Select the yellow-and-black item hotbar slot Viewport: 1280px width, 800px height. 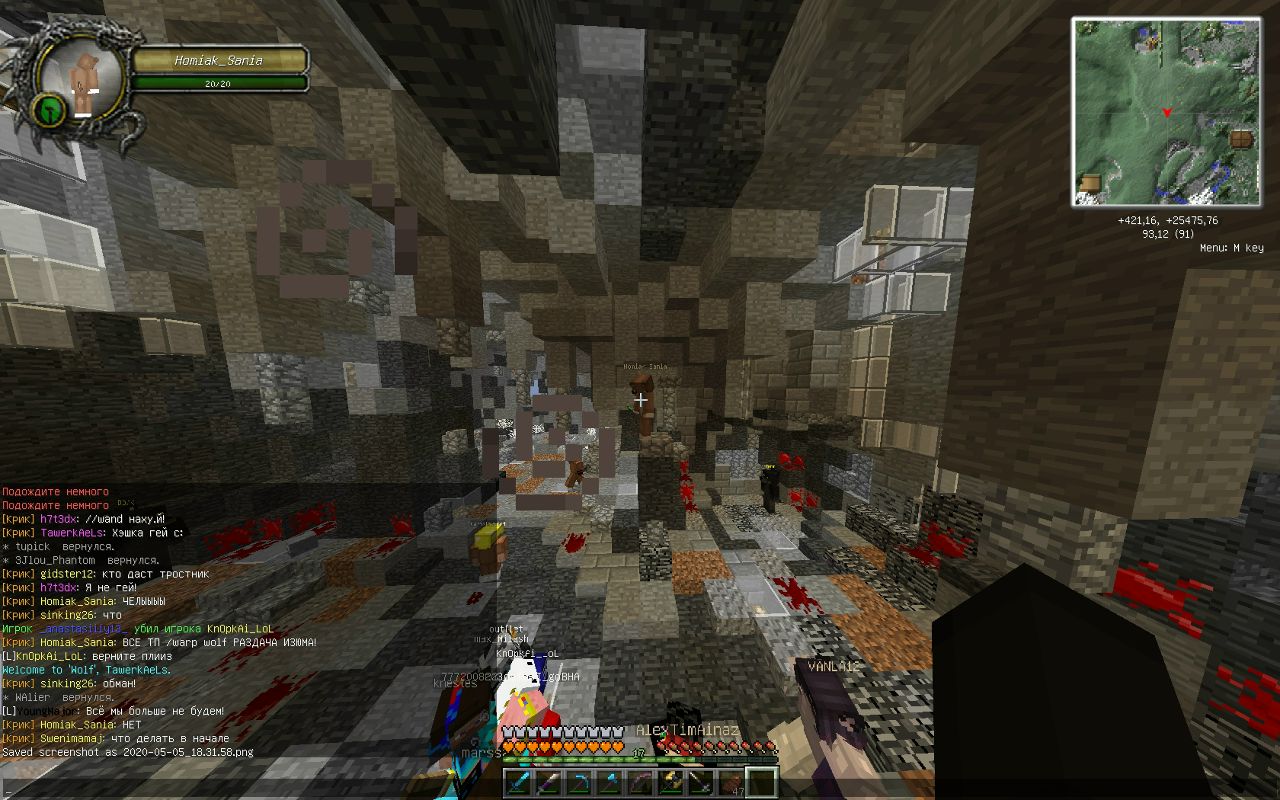click(670, 782)
